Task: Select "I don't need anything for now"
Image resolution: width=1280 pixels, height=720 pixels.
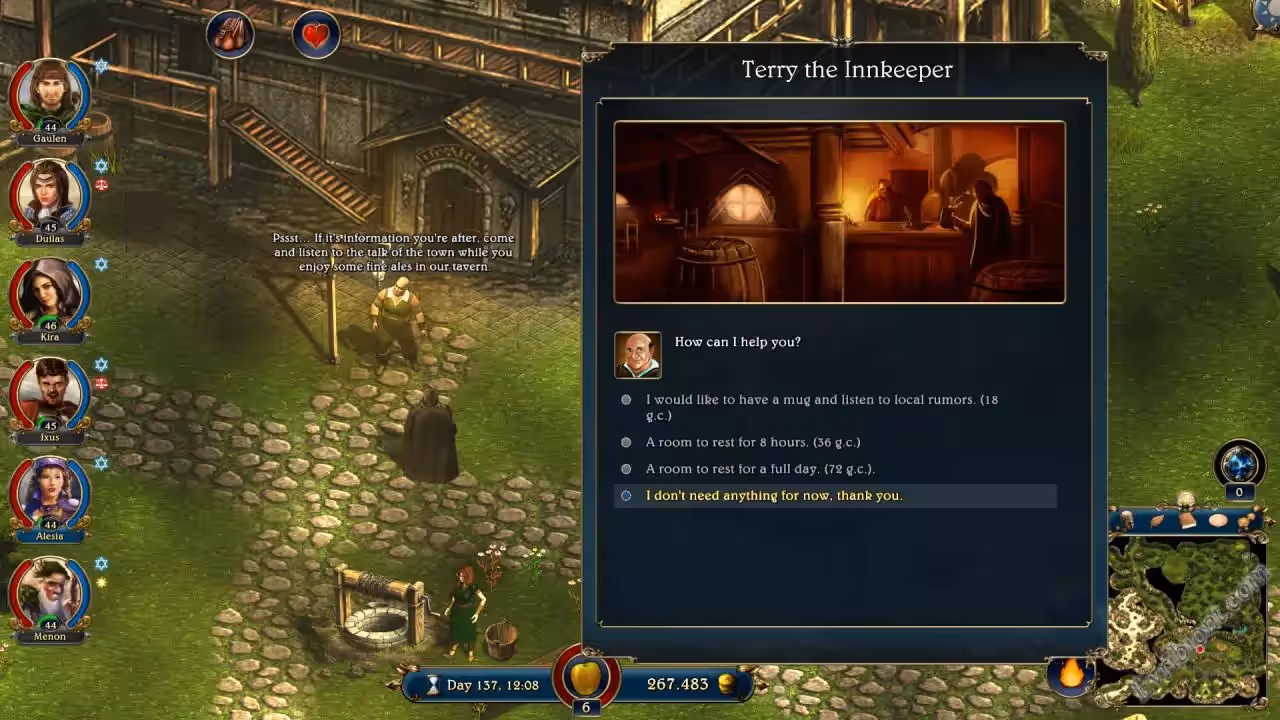Action: click(773, 495)
